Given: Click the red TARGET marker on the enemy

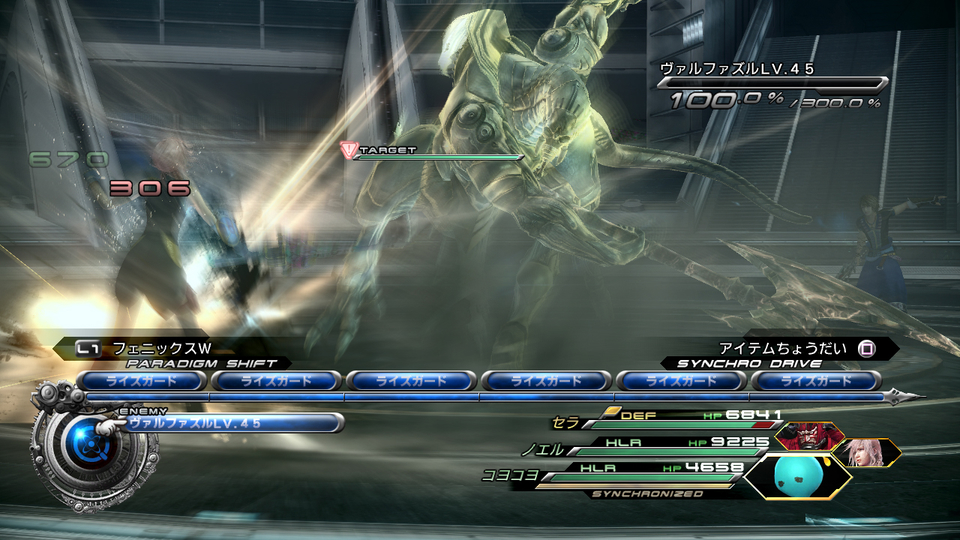Looking at the screenshot, I should [x=349, y=150].
